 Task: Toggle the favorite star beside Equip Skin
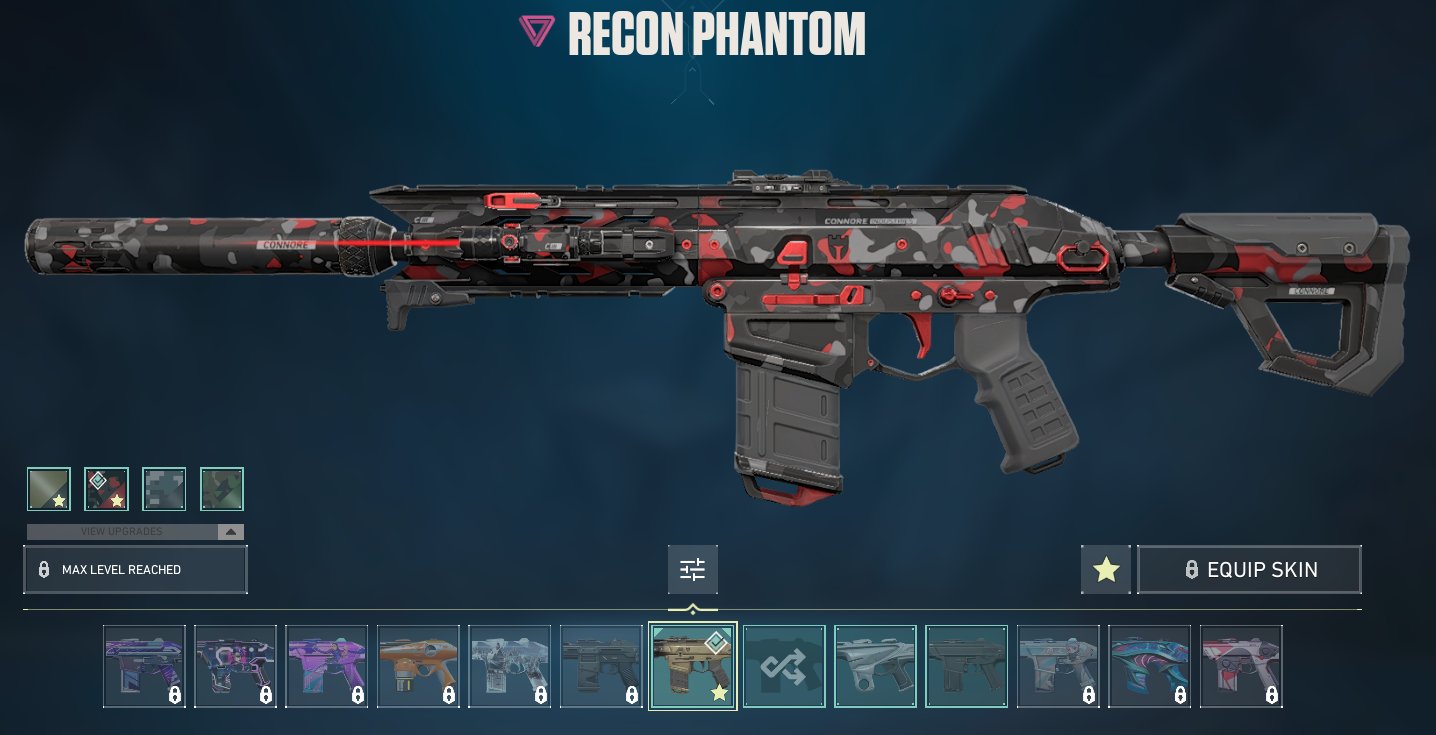tap(1106, 569)
